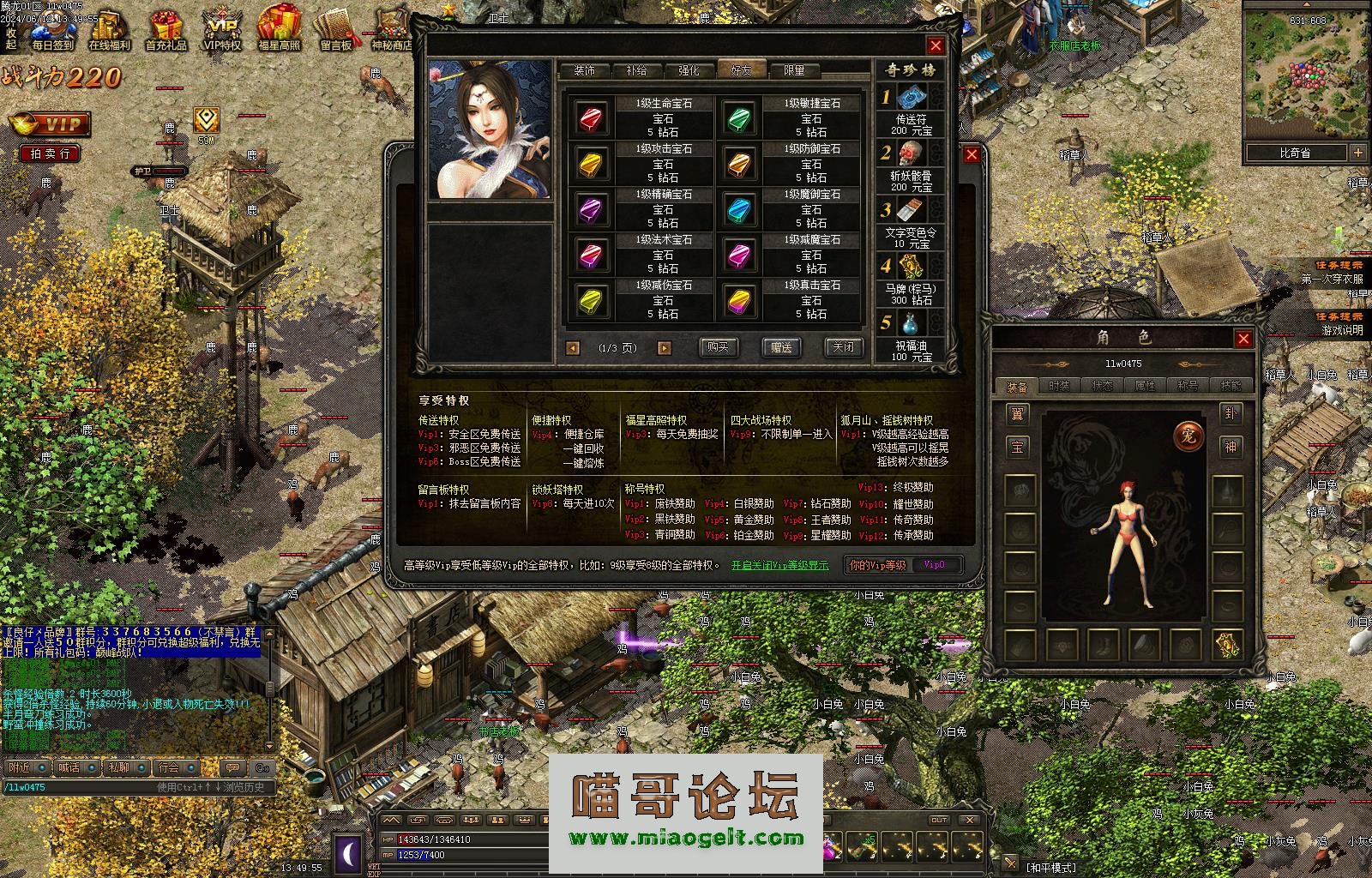Image resolution: width=1372 pixels, height=878 pixels.
Task: Switch to the 技能 skills tab
Action: point(1230,386)
